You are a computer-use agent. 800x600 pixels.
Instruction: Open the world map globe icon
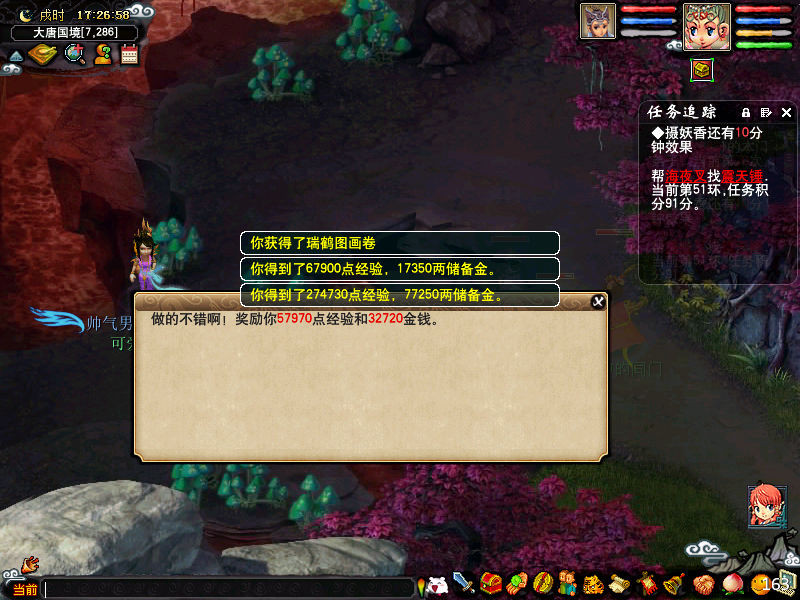75,54
